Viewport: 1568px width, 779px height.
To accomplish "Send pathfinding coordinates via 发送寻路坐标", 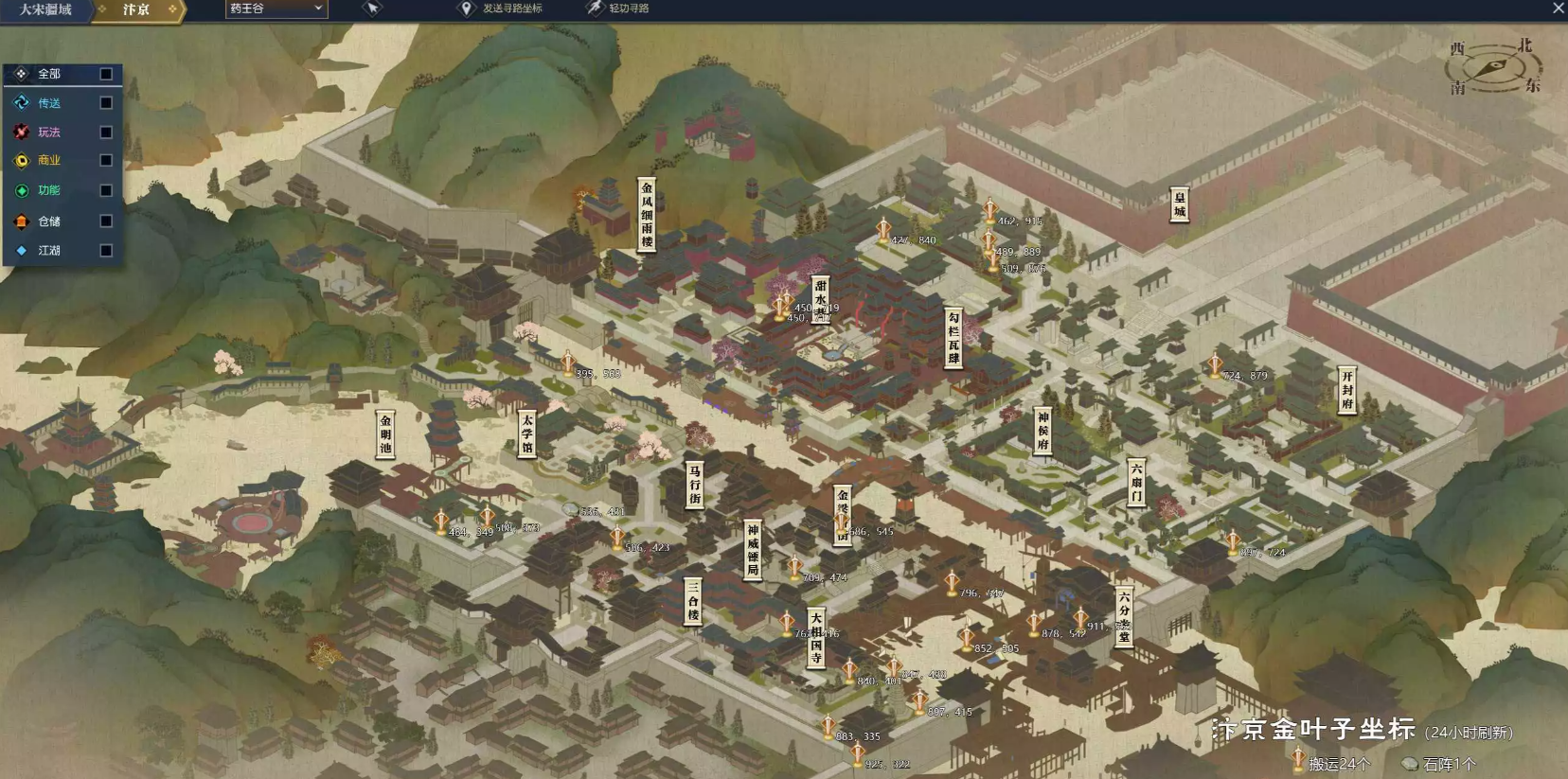I will point(502,9).
